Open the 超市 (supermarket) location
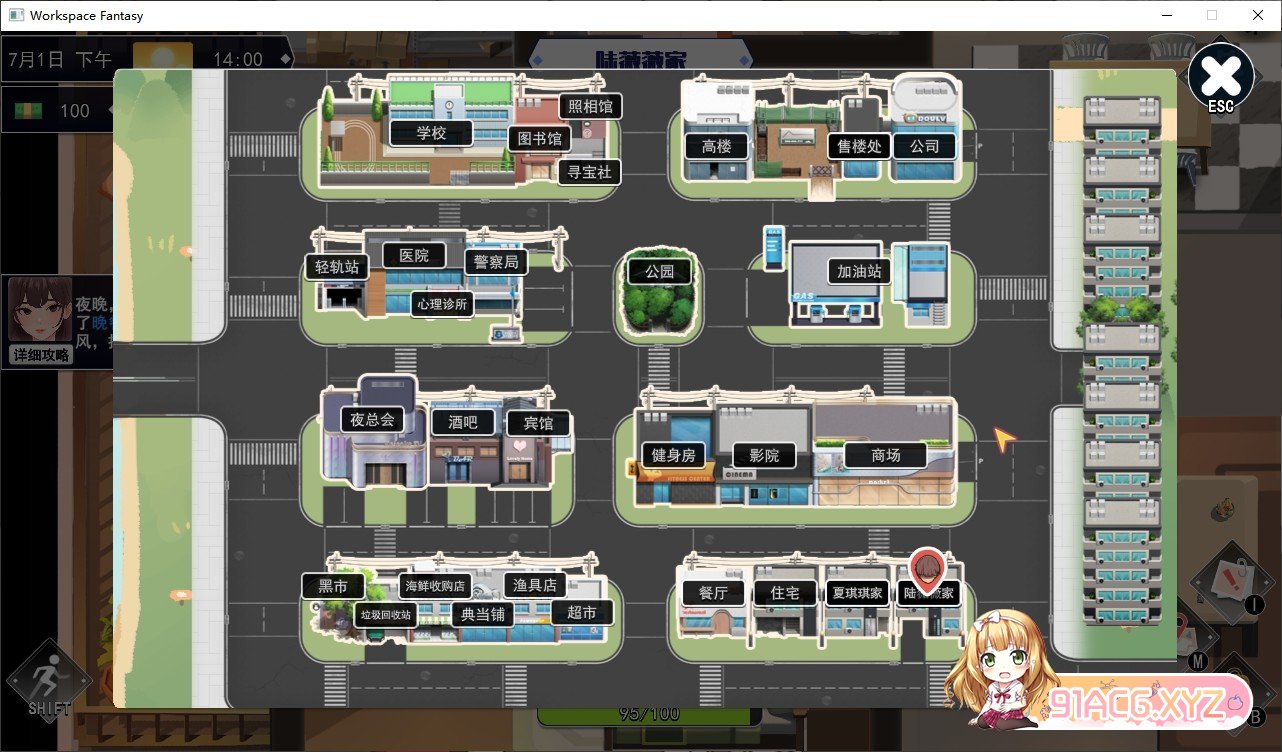The image size is (1282, 752). tap(583, 613)
